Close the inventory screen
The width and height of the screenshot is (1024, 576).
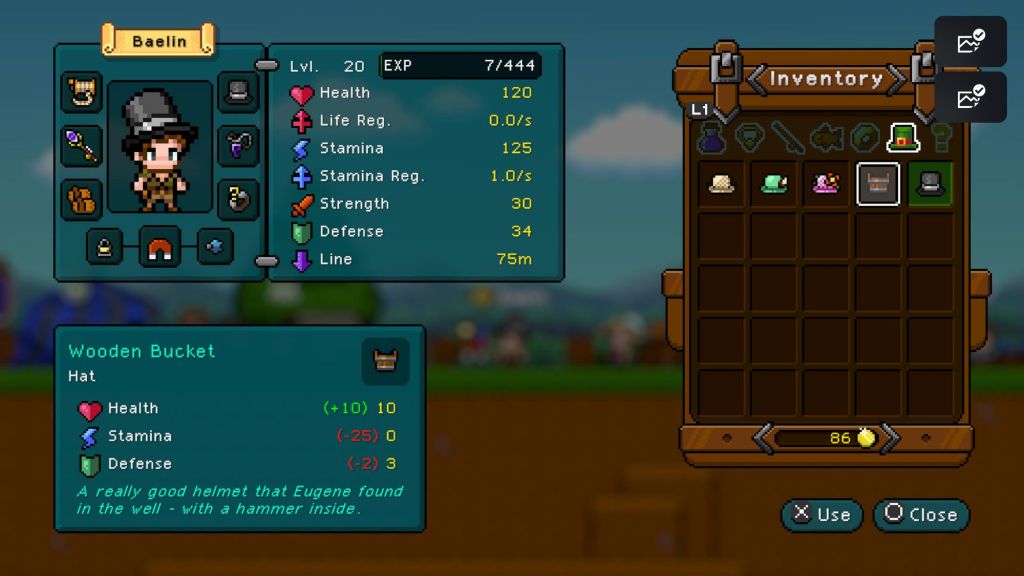pyautogui.click(x=921, y=514)
